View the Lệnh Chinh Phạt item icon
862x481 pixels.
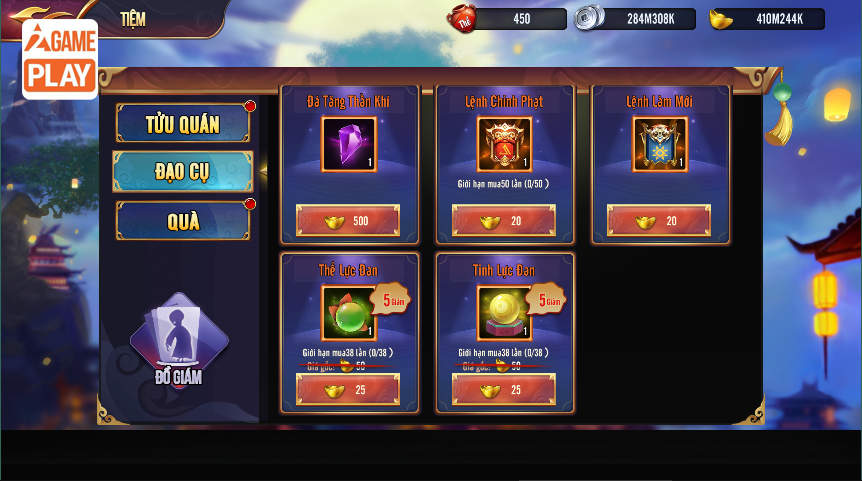pos(504,144)
